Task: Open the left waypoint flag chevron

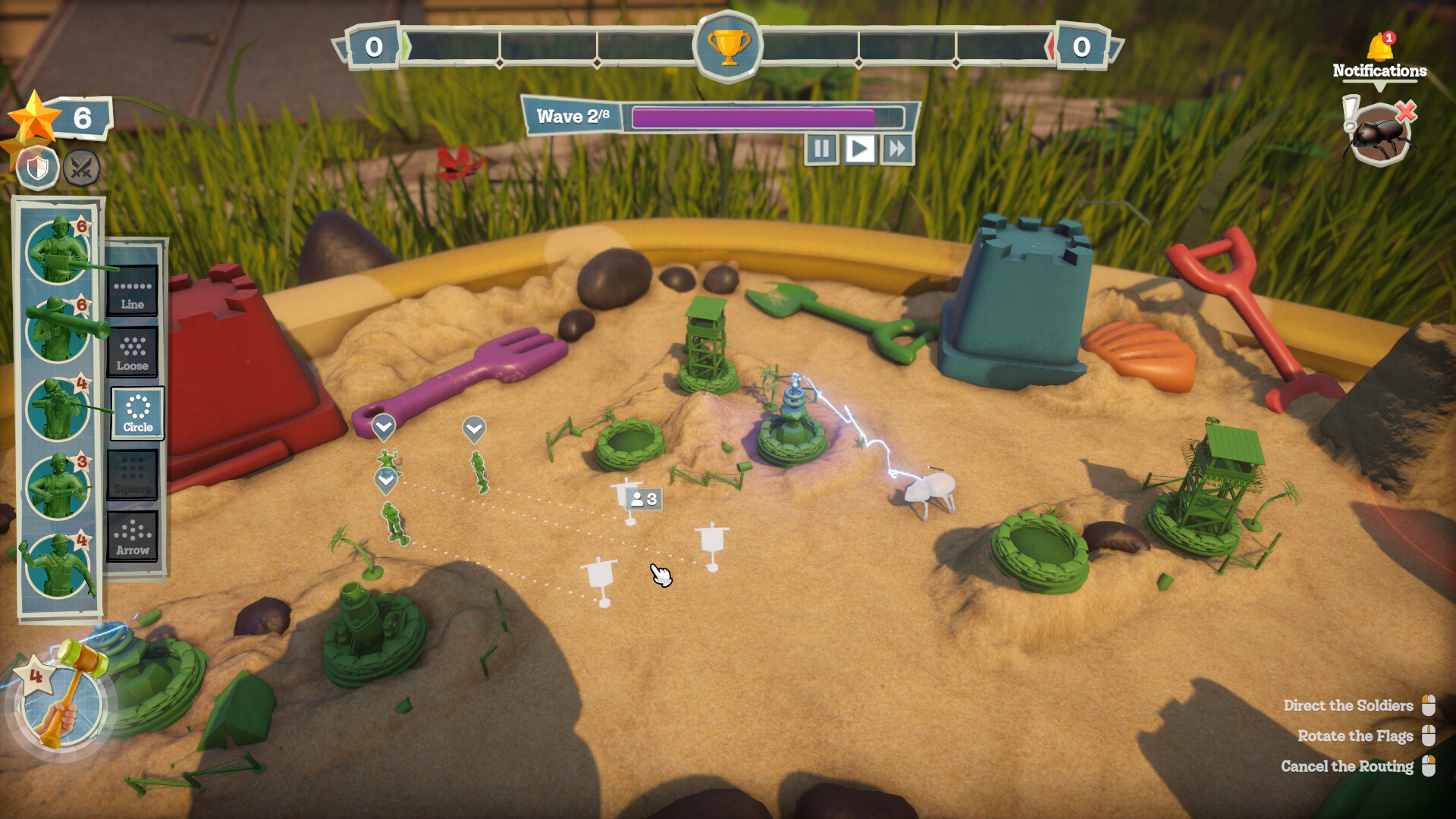Action: (x=385, y=427)
